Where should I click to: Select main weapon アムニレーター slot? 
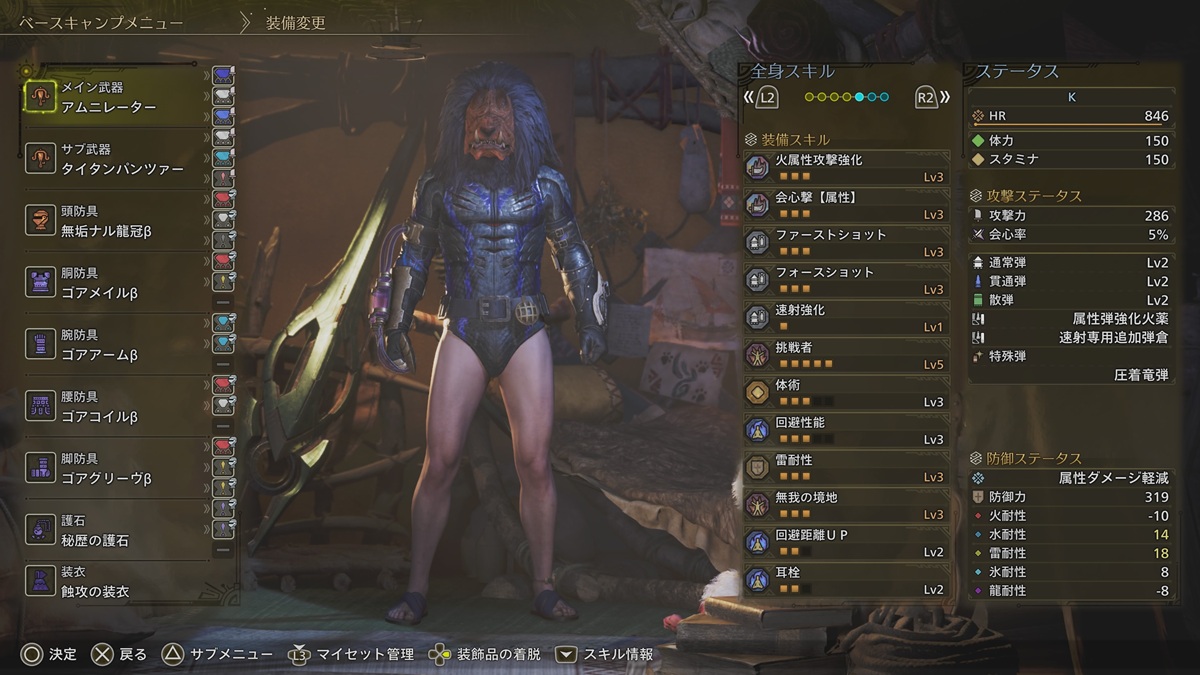(x=115, y=97)
